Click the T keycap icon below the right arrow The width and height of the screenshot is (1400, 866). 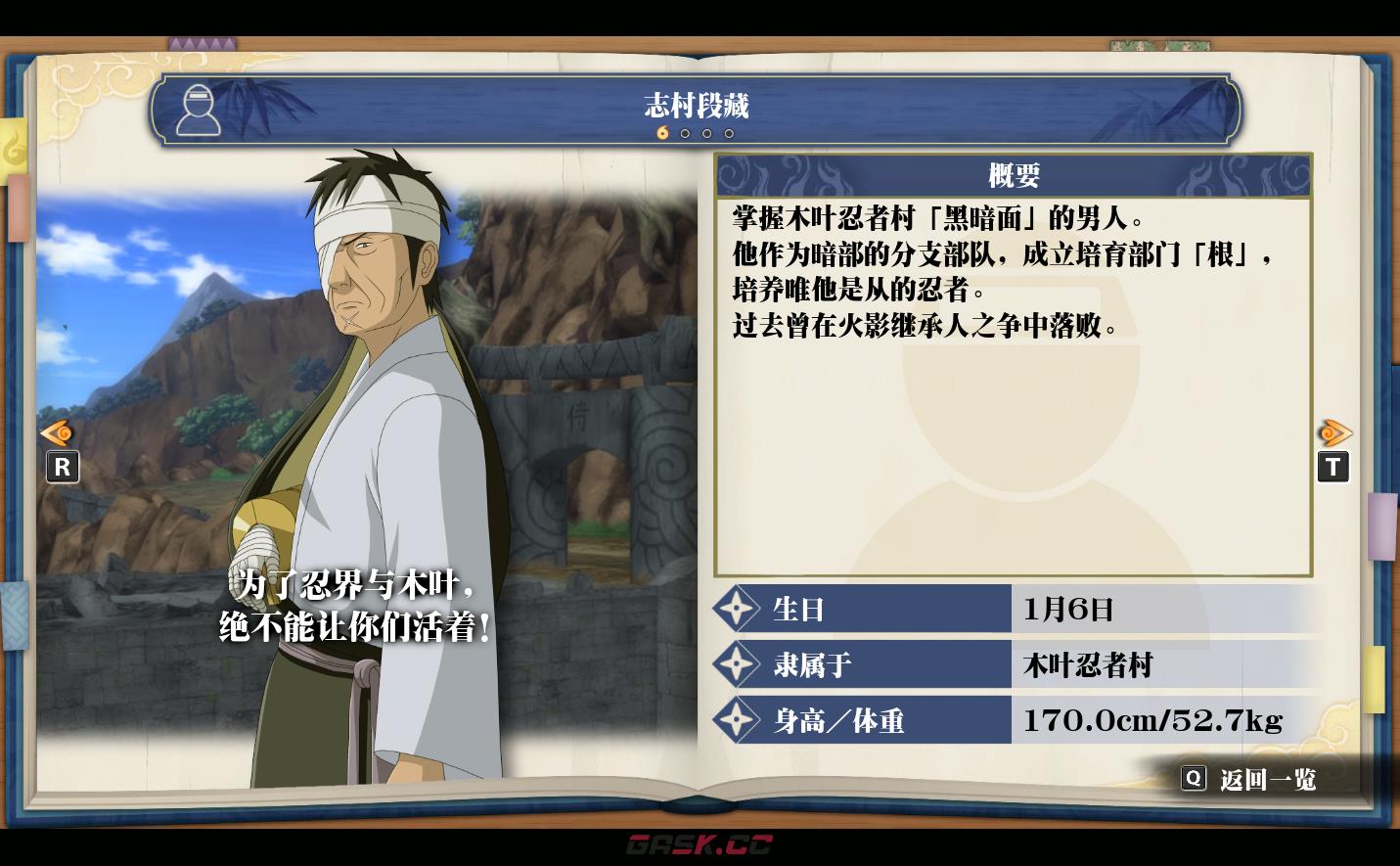tap(1333, 468)
